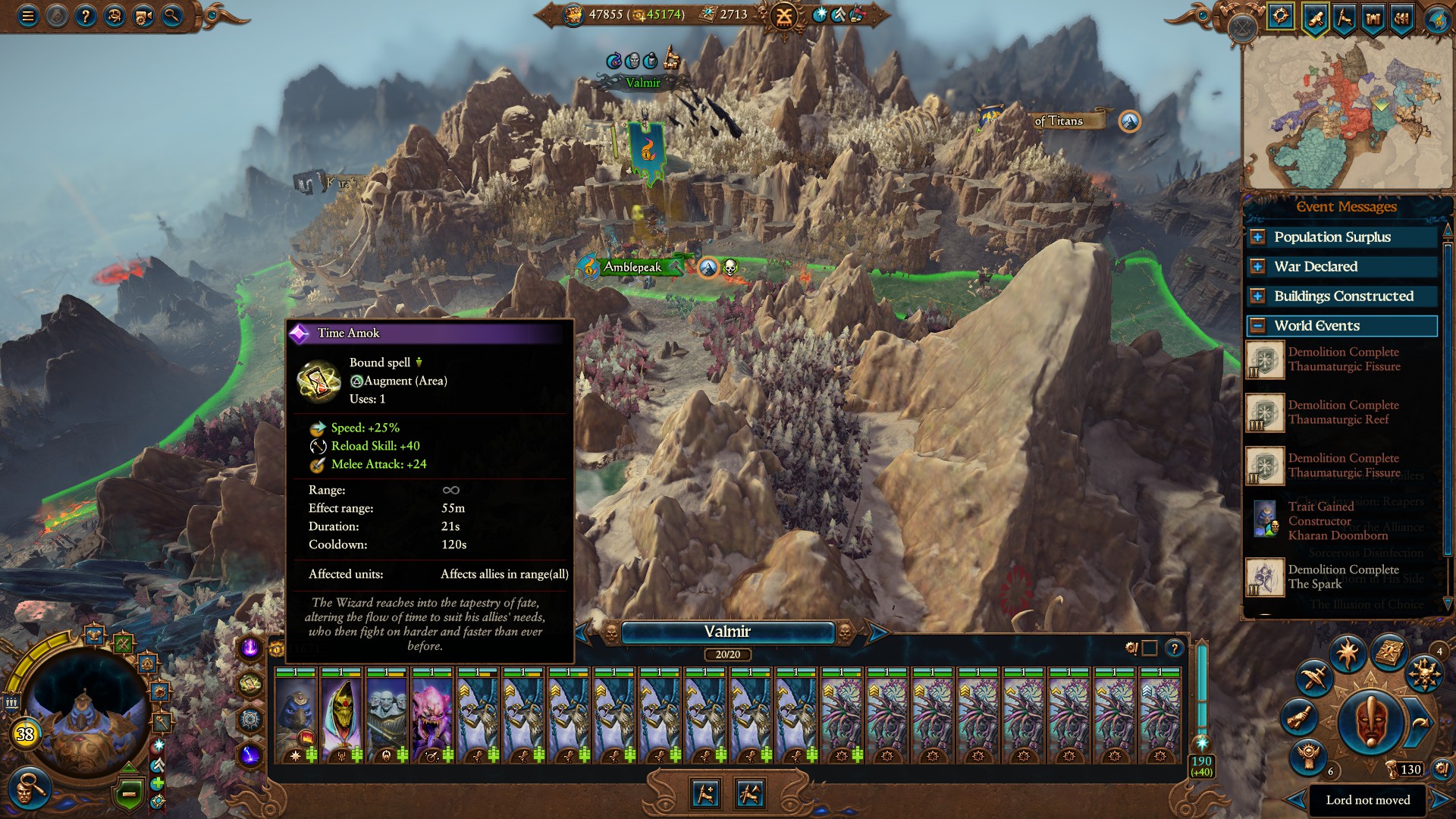The image size is (1456, 819).
Task: Open the camera settings button
Action: pyautogui.click(x=143, y=16)
